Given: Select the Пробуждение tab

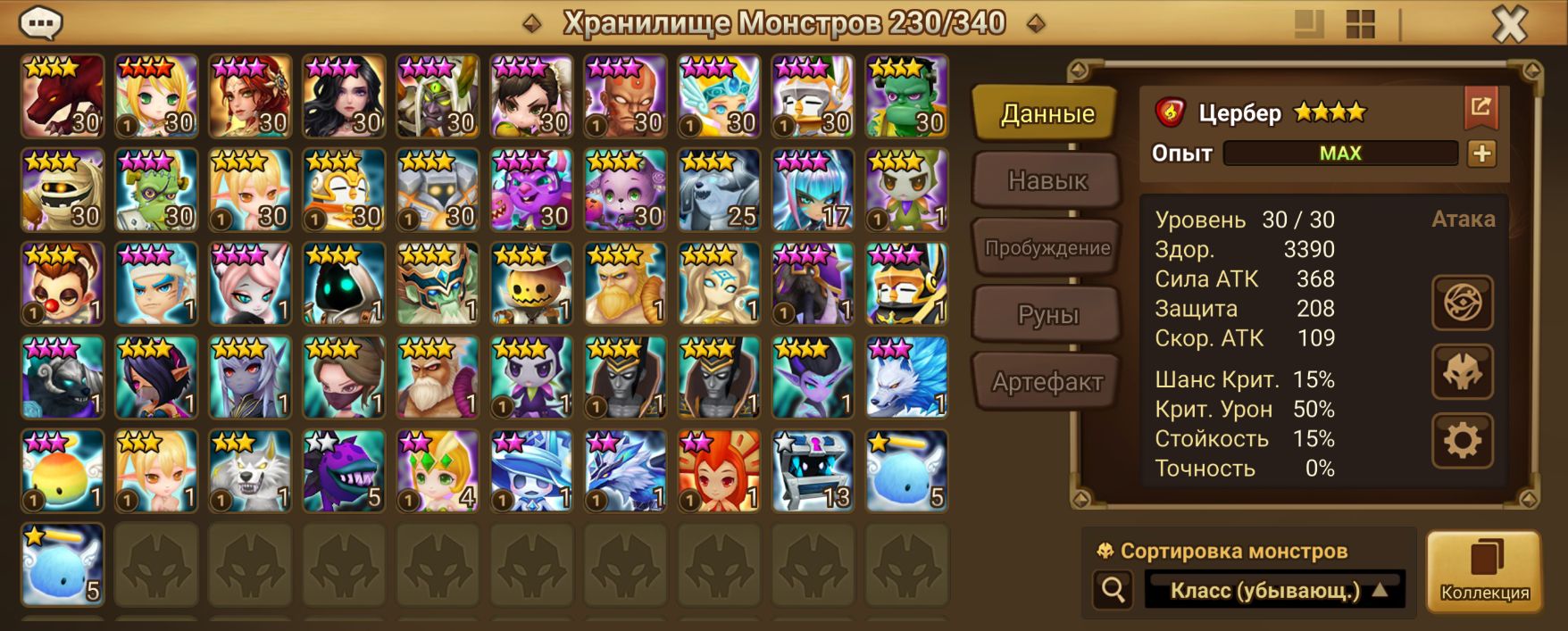Looking at the screenshot, I should tap(1047, 248).
